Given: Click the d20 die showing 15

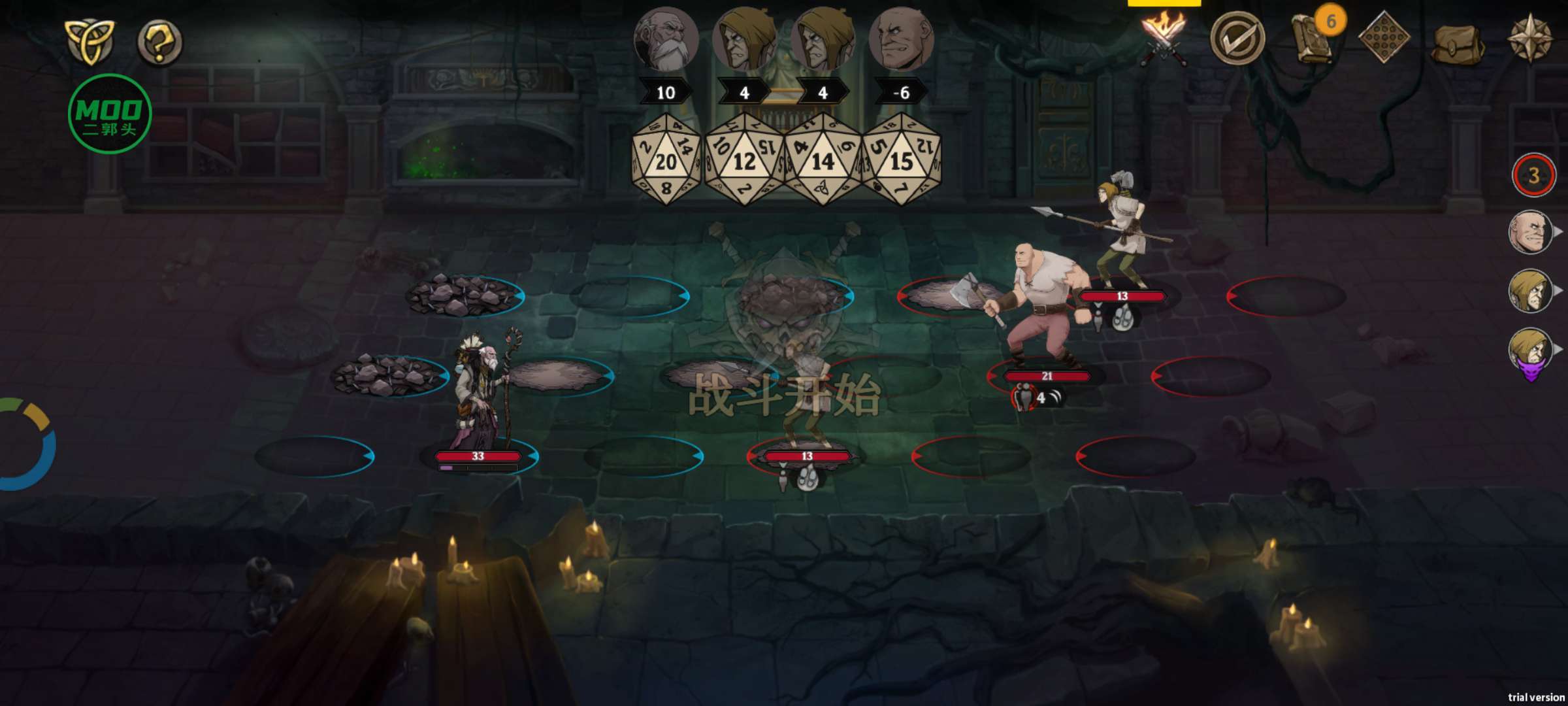Looking at the screenshot, I should pos(902,160).
